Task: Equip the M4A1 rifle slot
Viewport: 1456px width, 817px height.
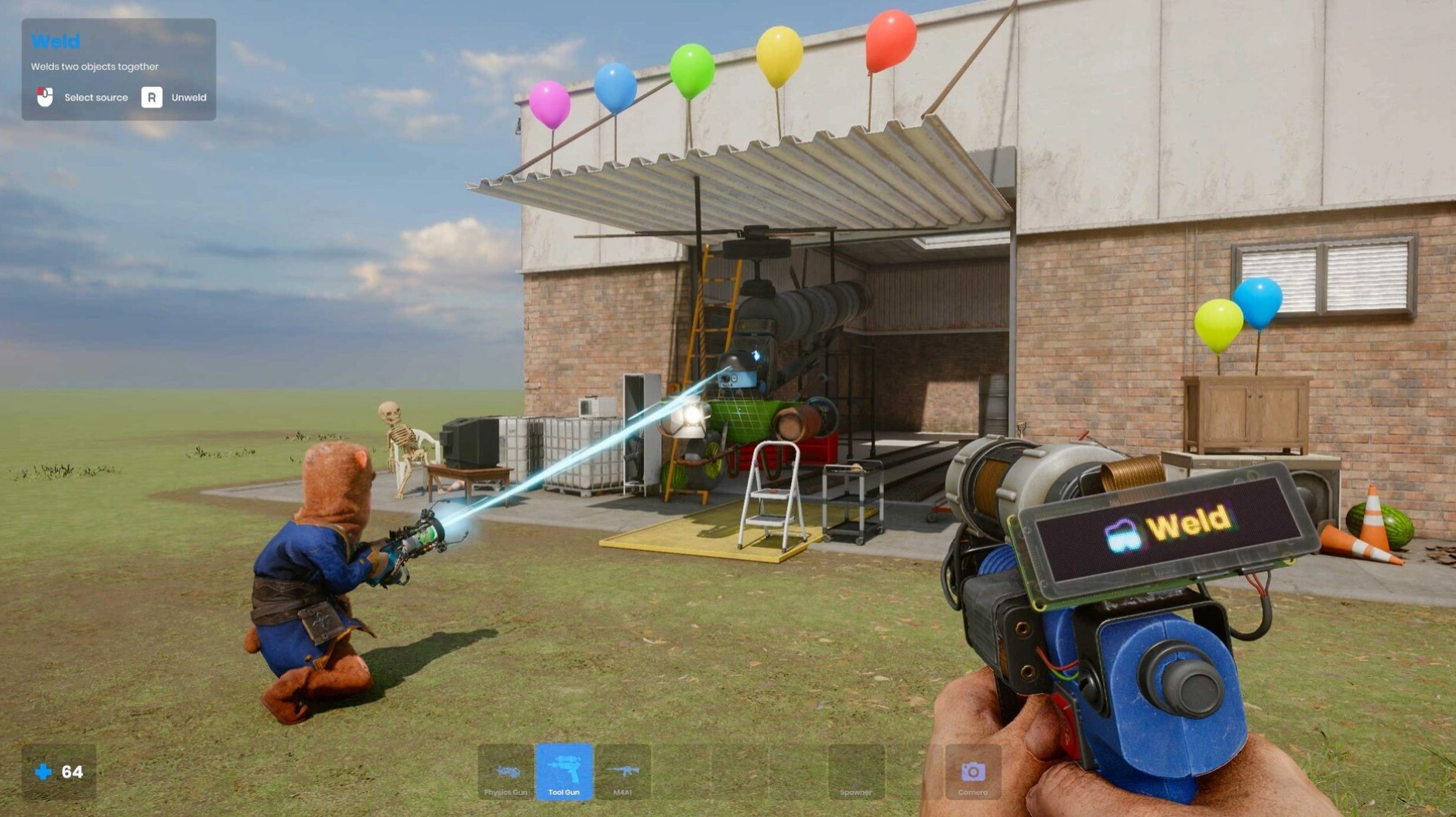Action: (622, 772)
